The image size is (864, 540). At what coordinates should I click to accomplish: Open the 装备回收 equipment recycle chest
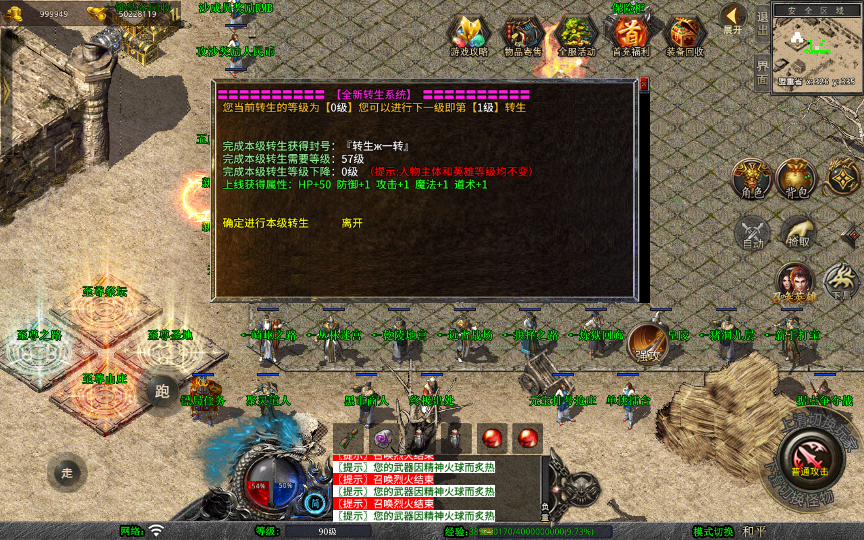click(x=684, y=33)
